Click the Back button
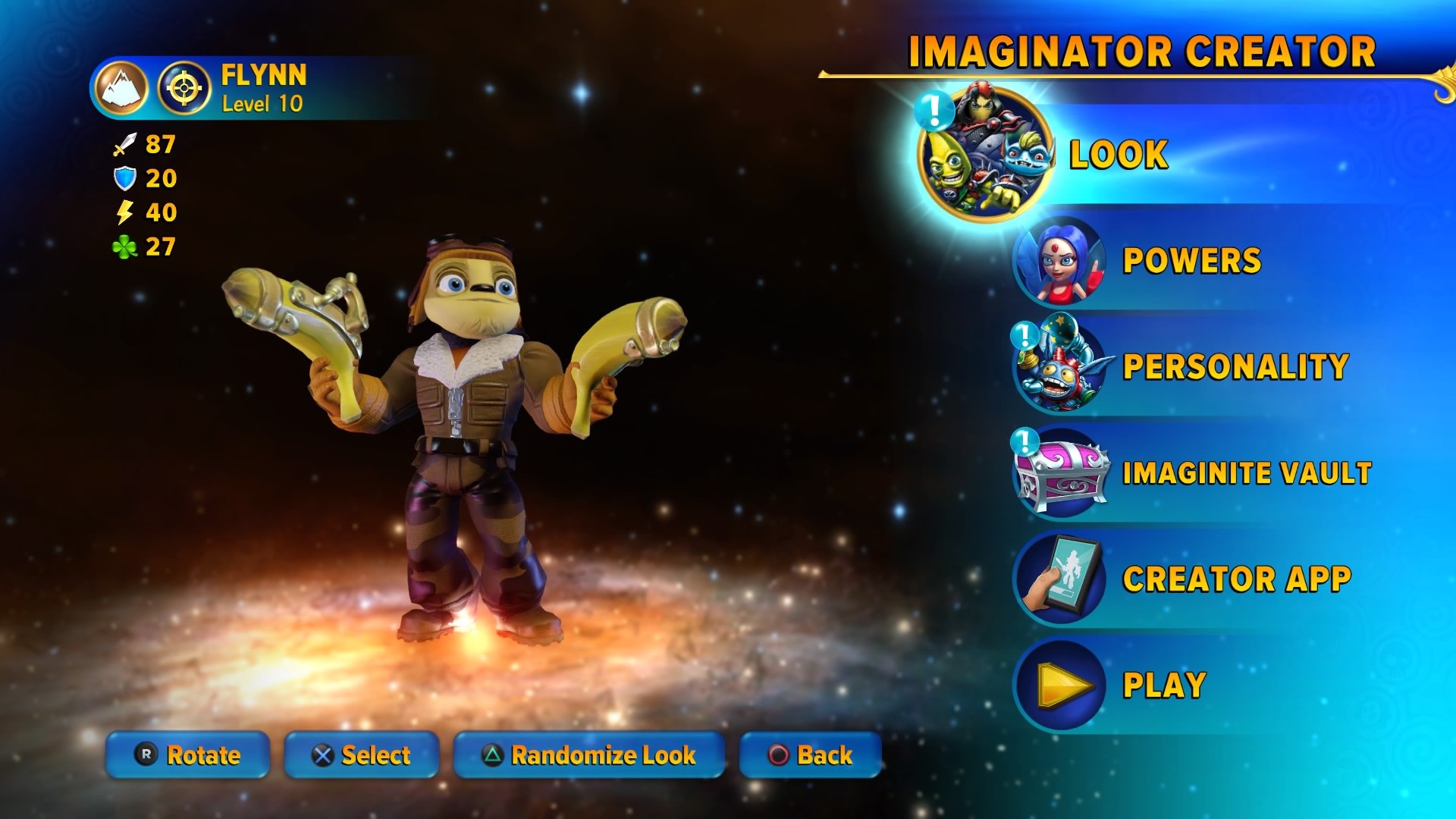The image size is (1456, 819). coord(811,755)
